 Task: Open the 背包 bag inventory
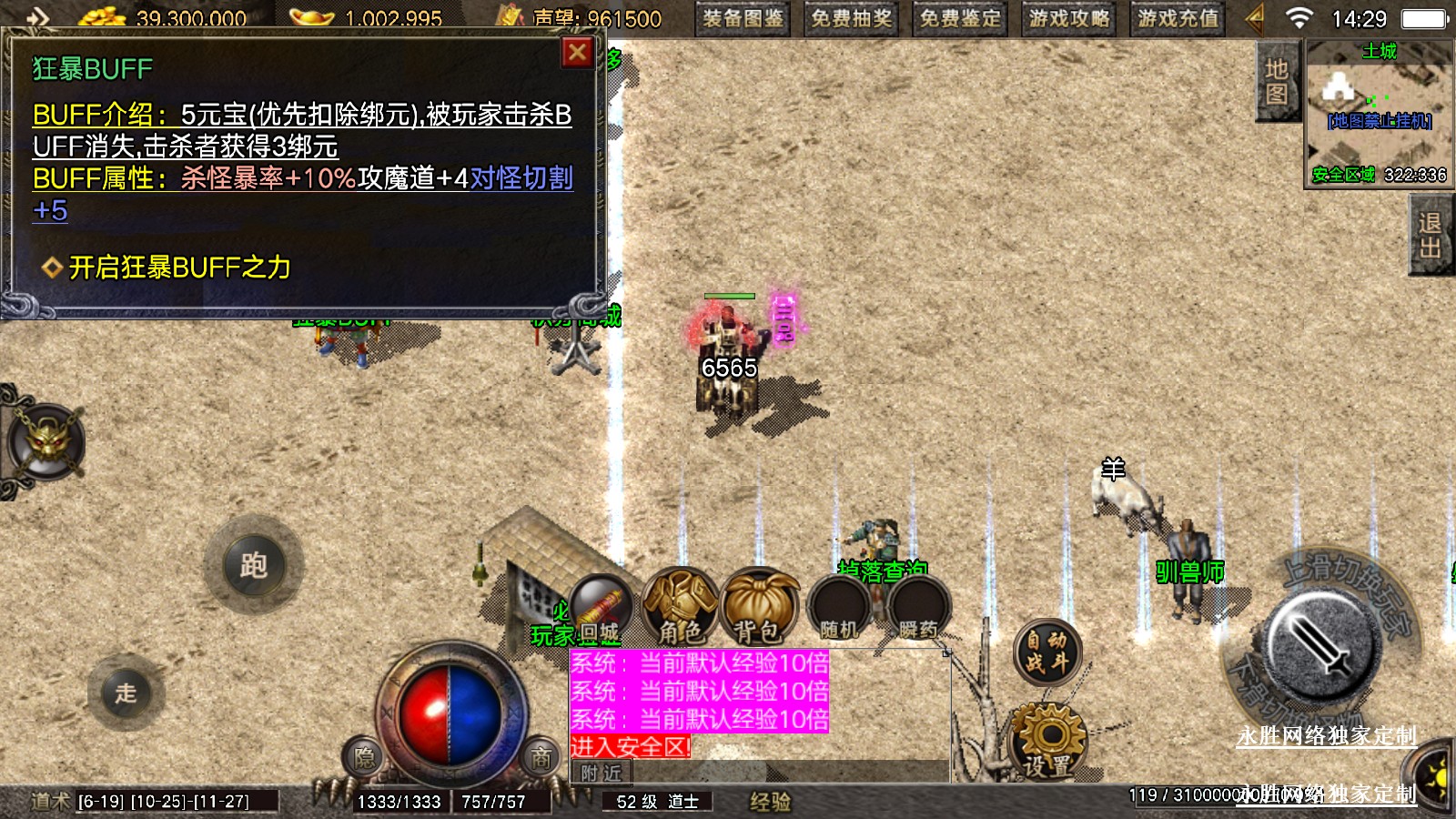(758, 606)
